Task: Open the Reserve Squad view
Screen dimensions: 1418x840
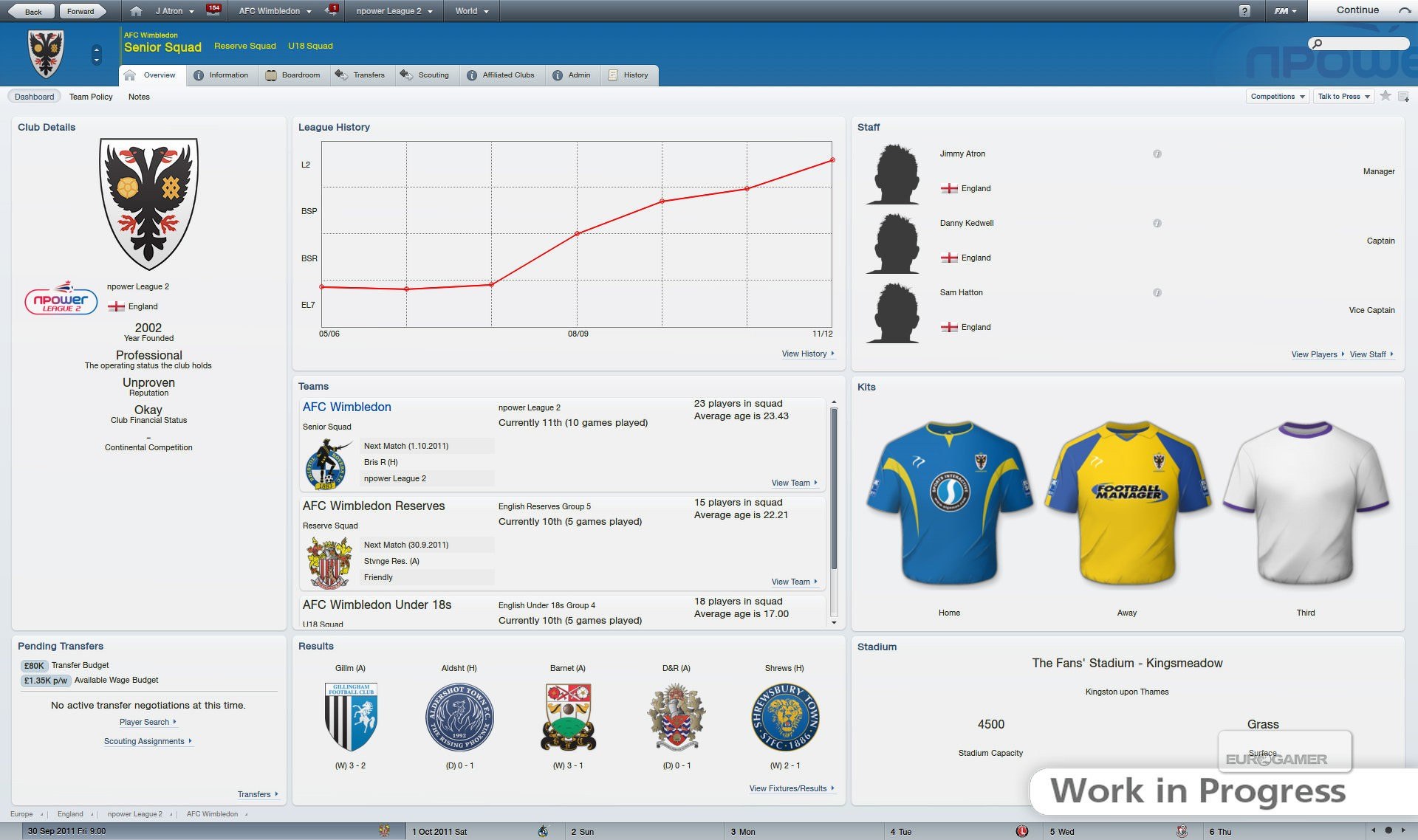Action: (x=244, y=45)
